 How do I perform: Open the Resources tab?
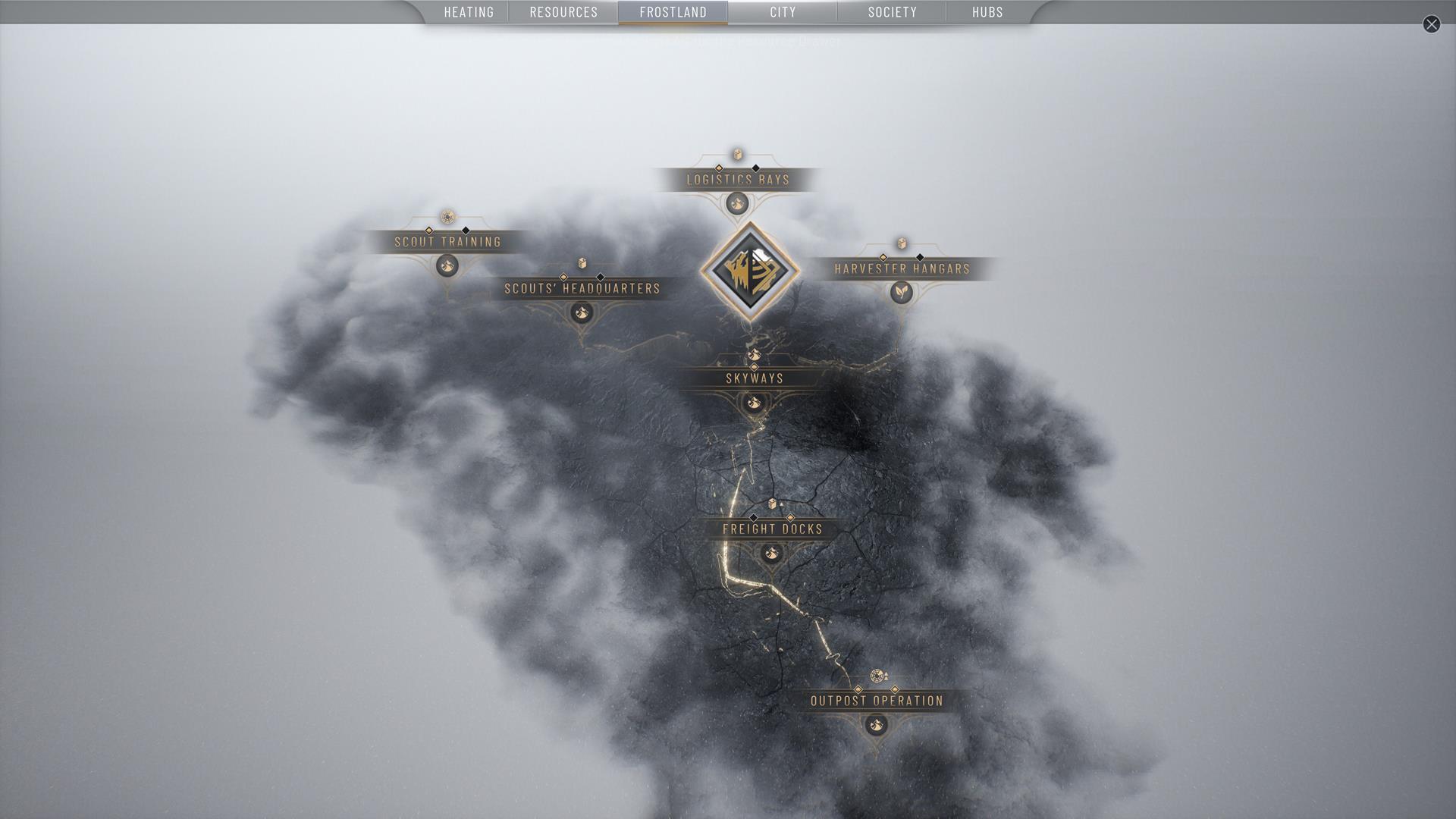click(563, 12)
